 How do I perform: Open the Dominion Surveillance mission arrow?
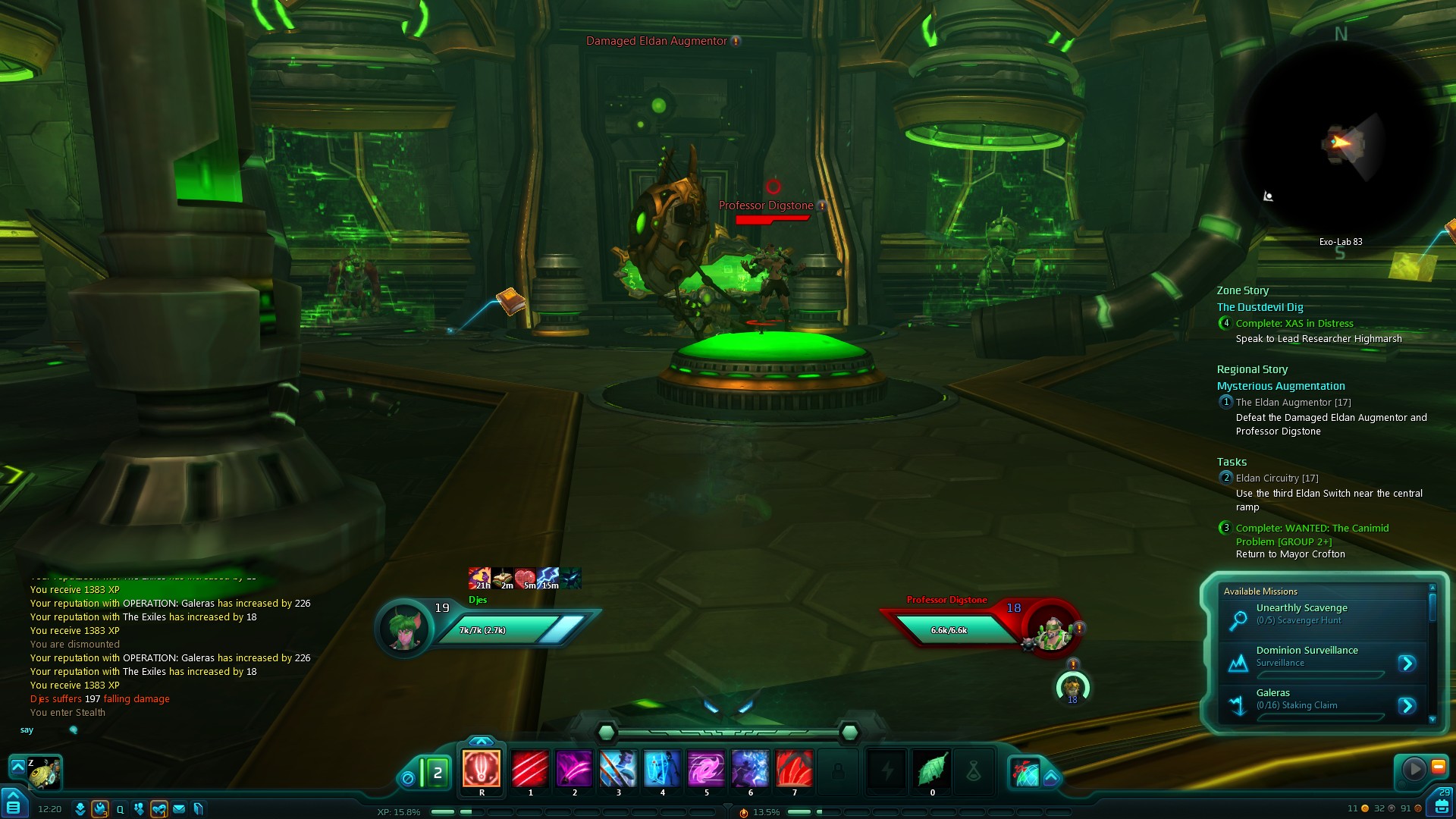tap(1407, 664)
